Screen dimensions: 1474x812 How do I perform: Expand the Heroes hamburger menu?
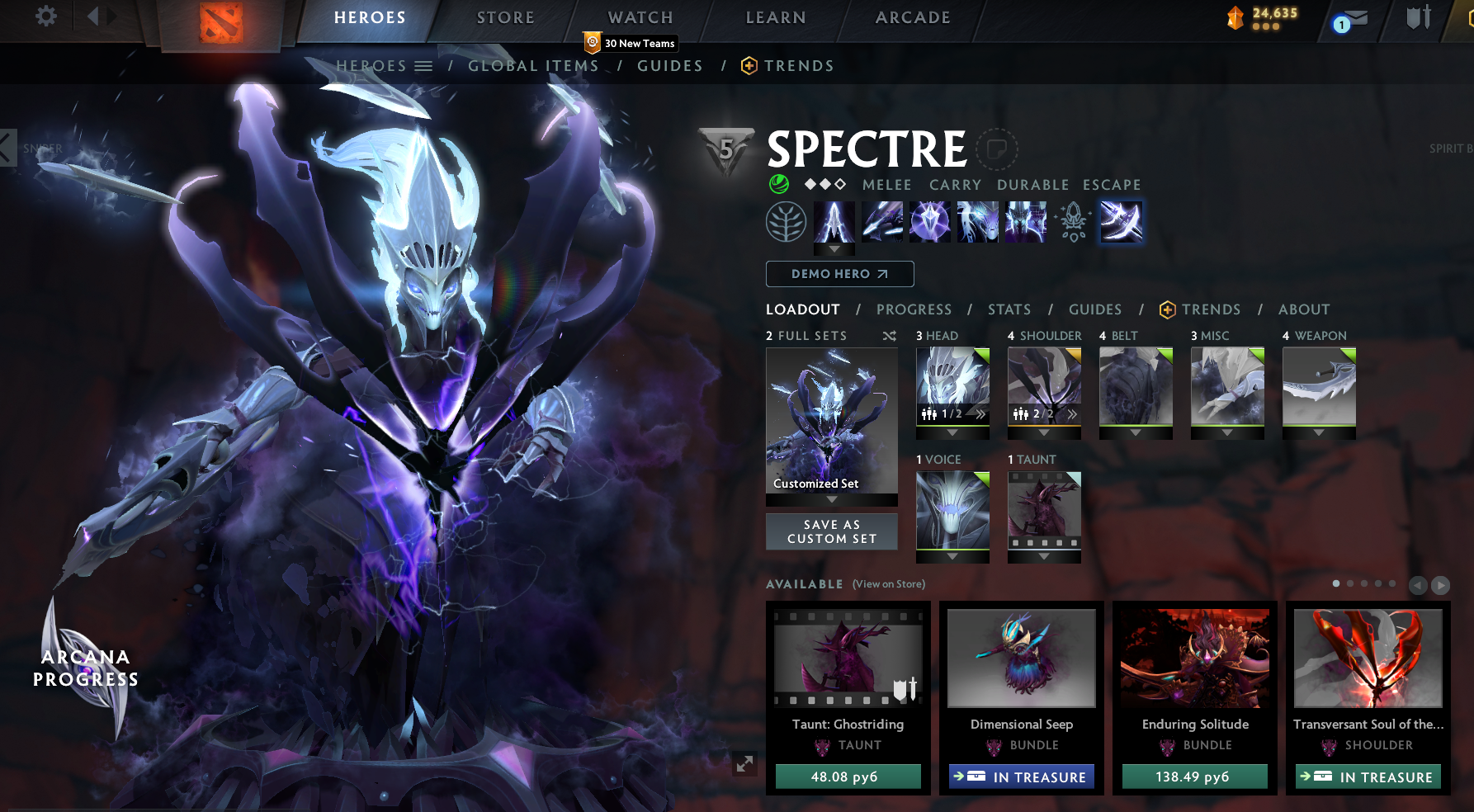coord(423,65)
